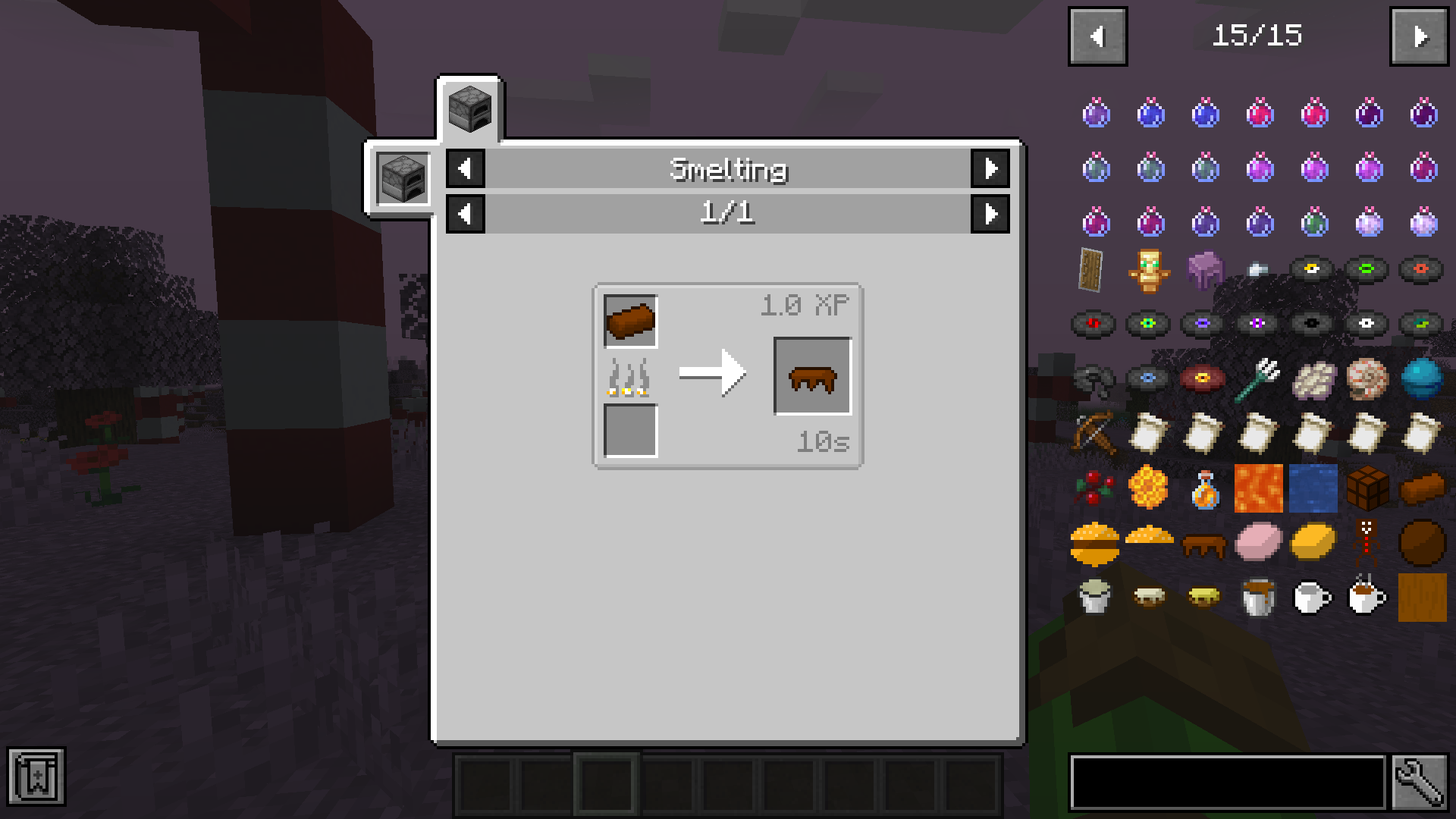Click the left arrow beside the 1/1 page indicator
This screenshot has width=1456, height=819.
465,215
